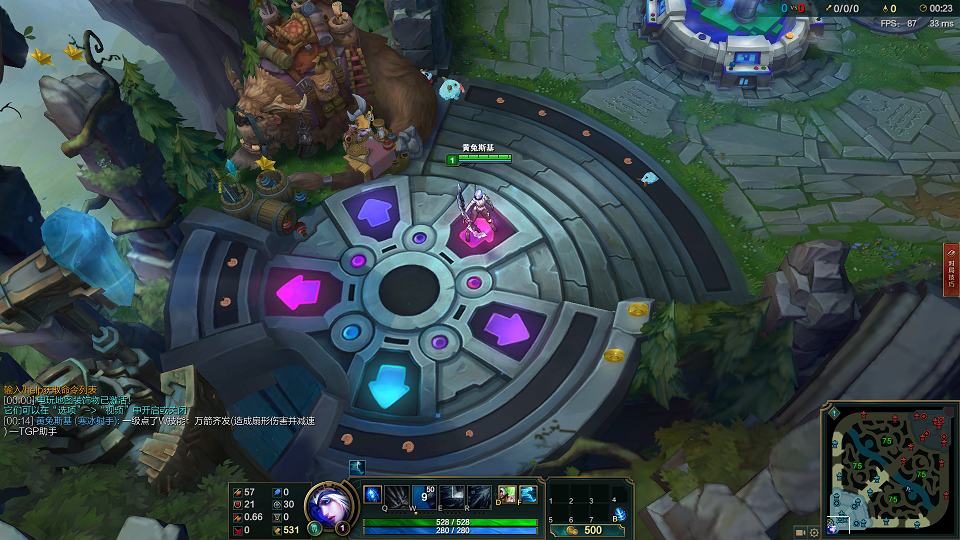Open minimap options with the gear icon

814,531
